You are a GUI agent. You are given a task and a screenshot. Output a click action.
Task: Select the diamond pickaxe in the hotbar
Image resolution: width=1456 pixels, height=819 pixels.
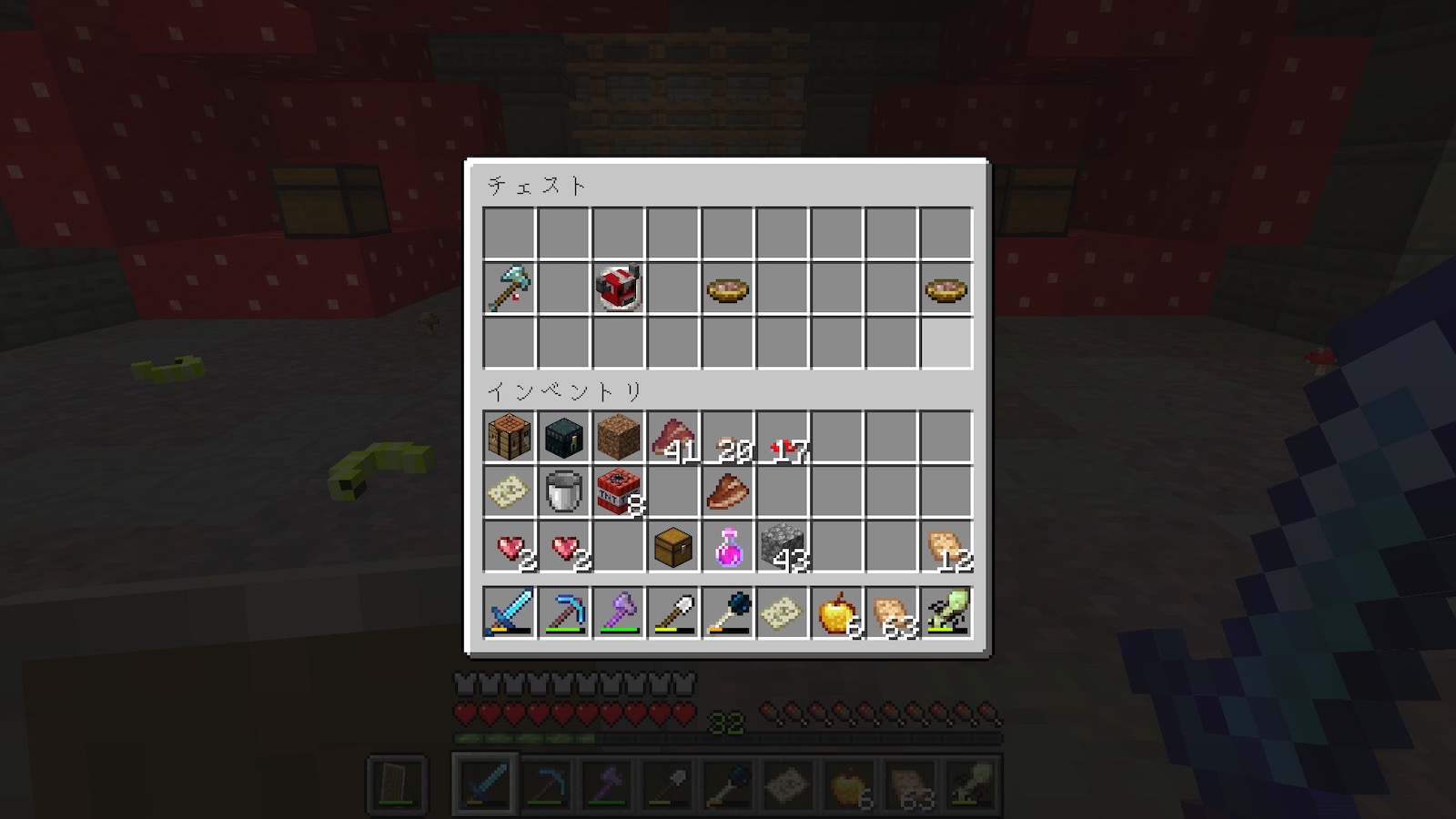click(563, 612)
